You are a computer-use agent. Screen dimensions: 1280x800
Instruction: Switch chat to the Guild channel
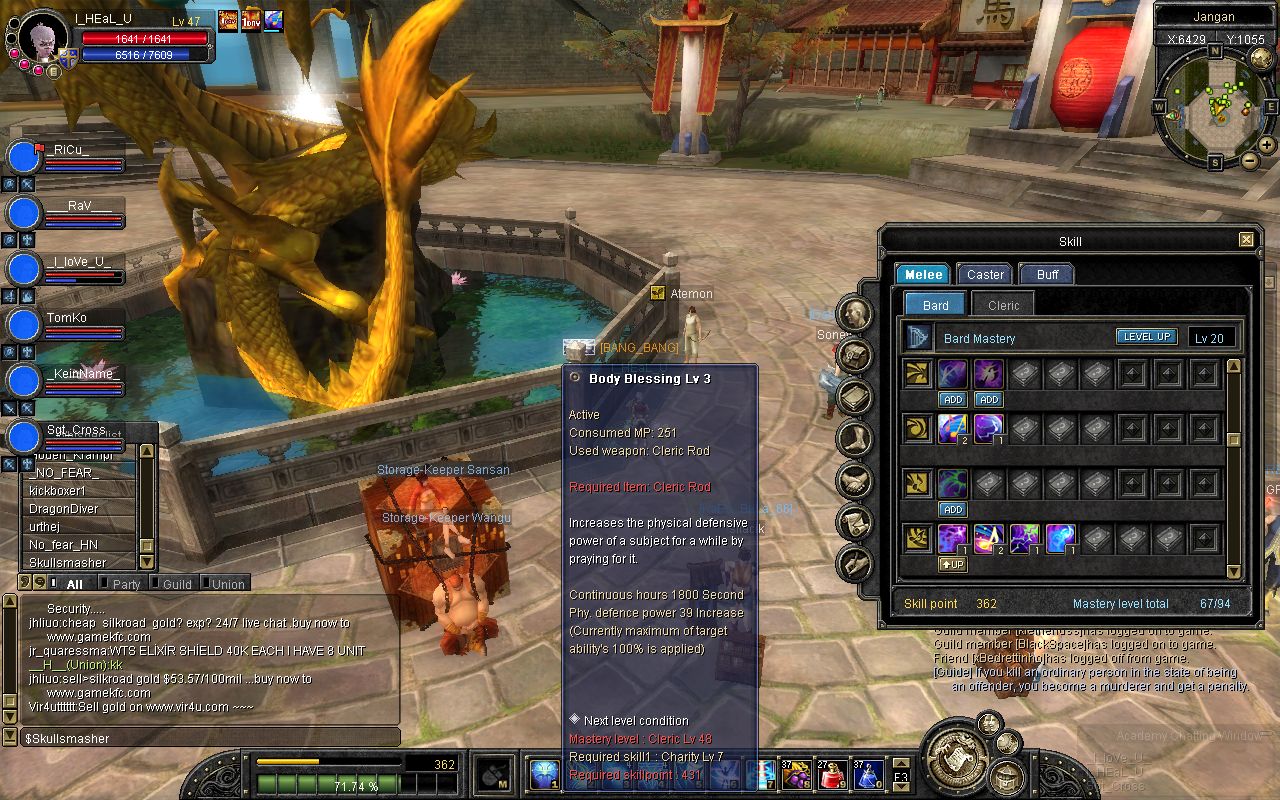point(177,584)
